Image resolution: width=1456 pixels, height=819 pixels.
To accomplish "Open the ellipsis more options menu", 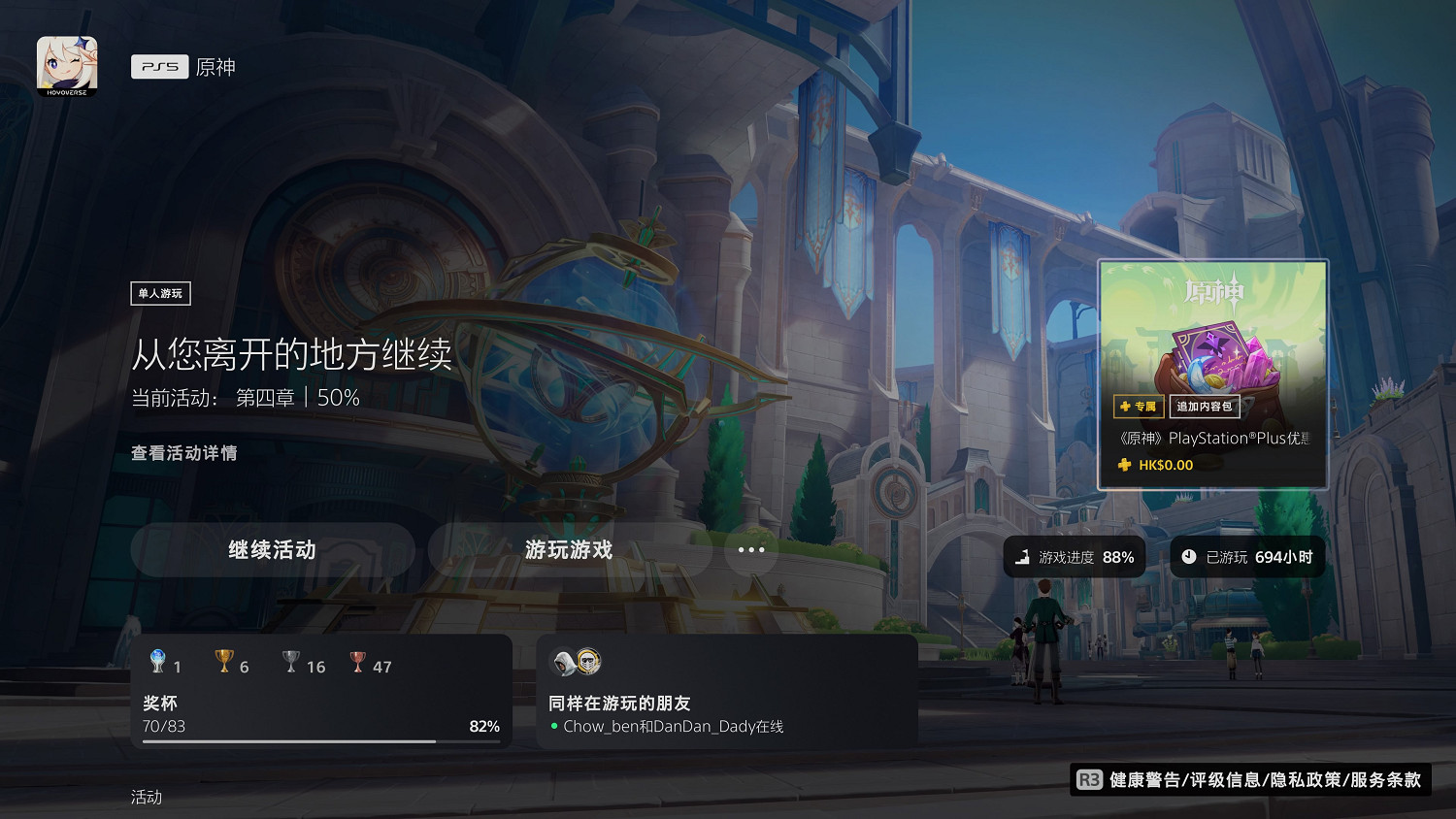I will pos(750,550).
